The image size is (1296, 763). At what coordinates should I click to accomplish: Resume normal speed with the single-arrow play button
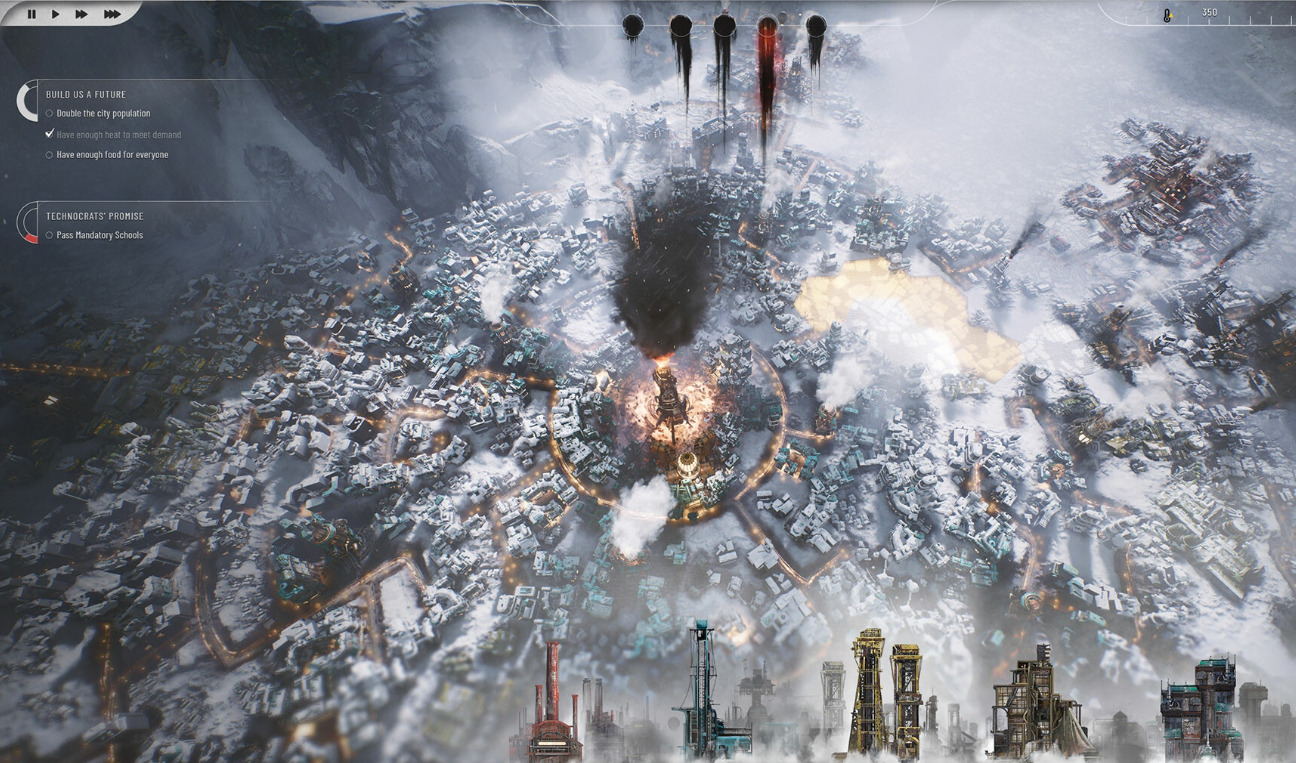(x=56, y=14)
